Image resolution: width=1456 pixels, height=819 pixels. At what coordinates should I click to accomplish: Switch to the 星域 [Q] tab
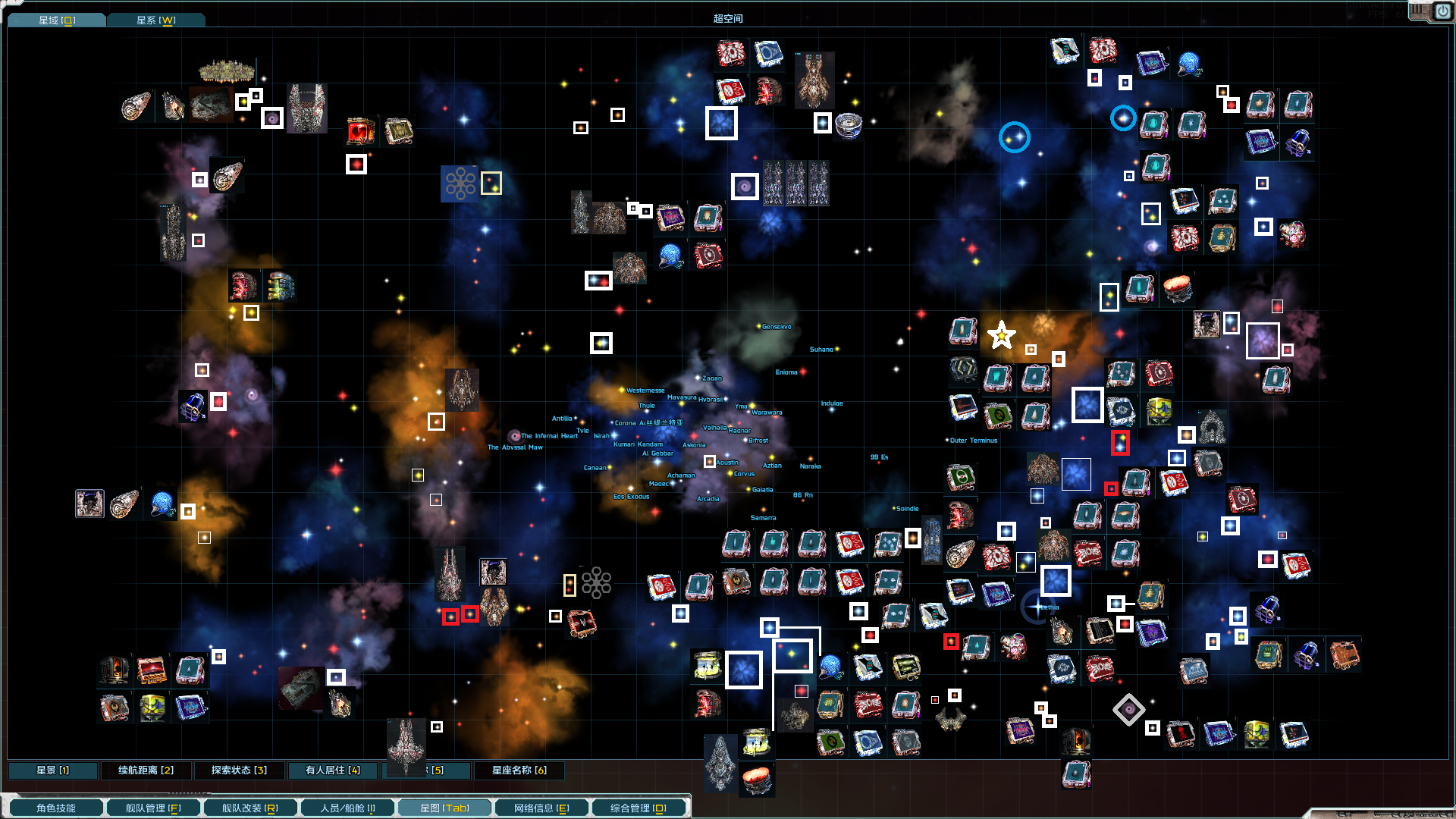(56, 20)
